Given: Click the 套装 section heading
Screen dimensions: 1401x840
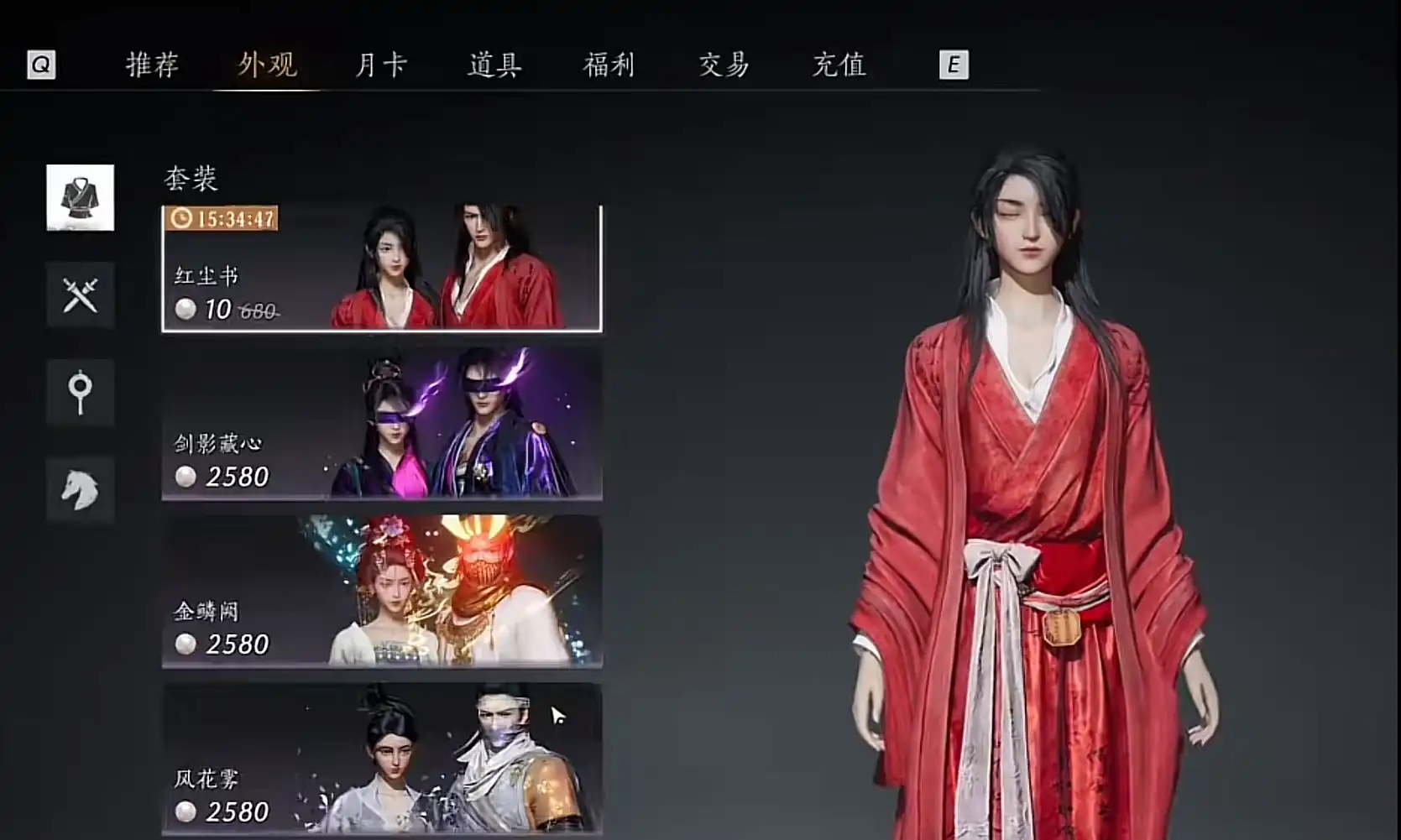Looking at the screenshot, I should click(x=191, y=178).
